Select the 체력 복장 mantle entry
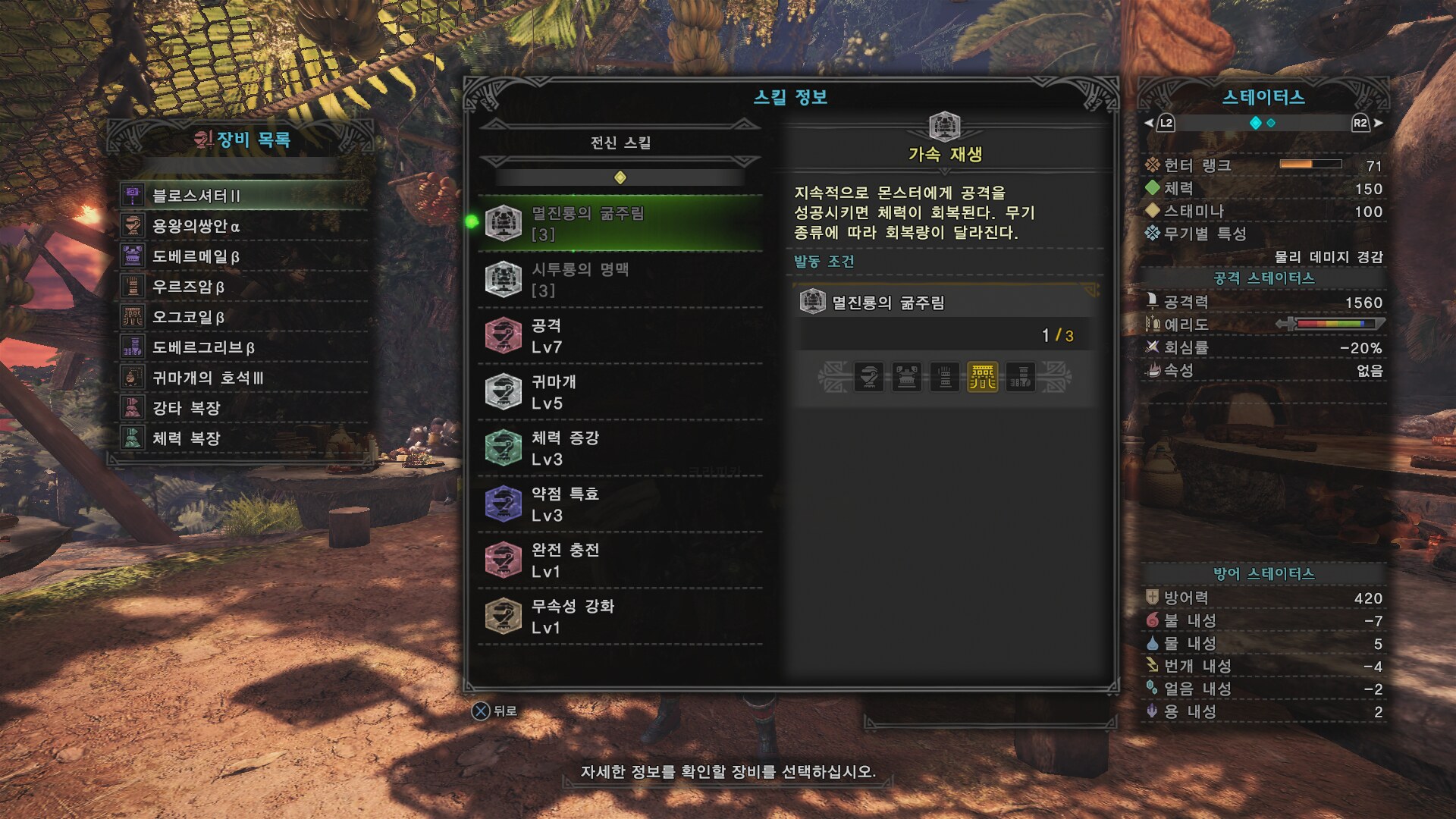1456x819 pixels. pos(243,438)
